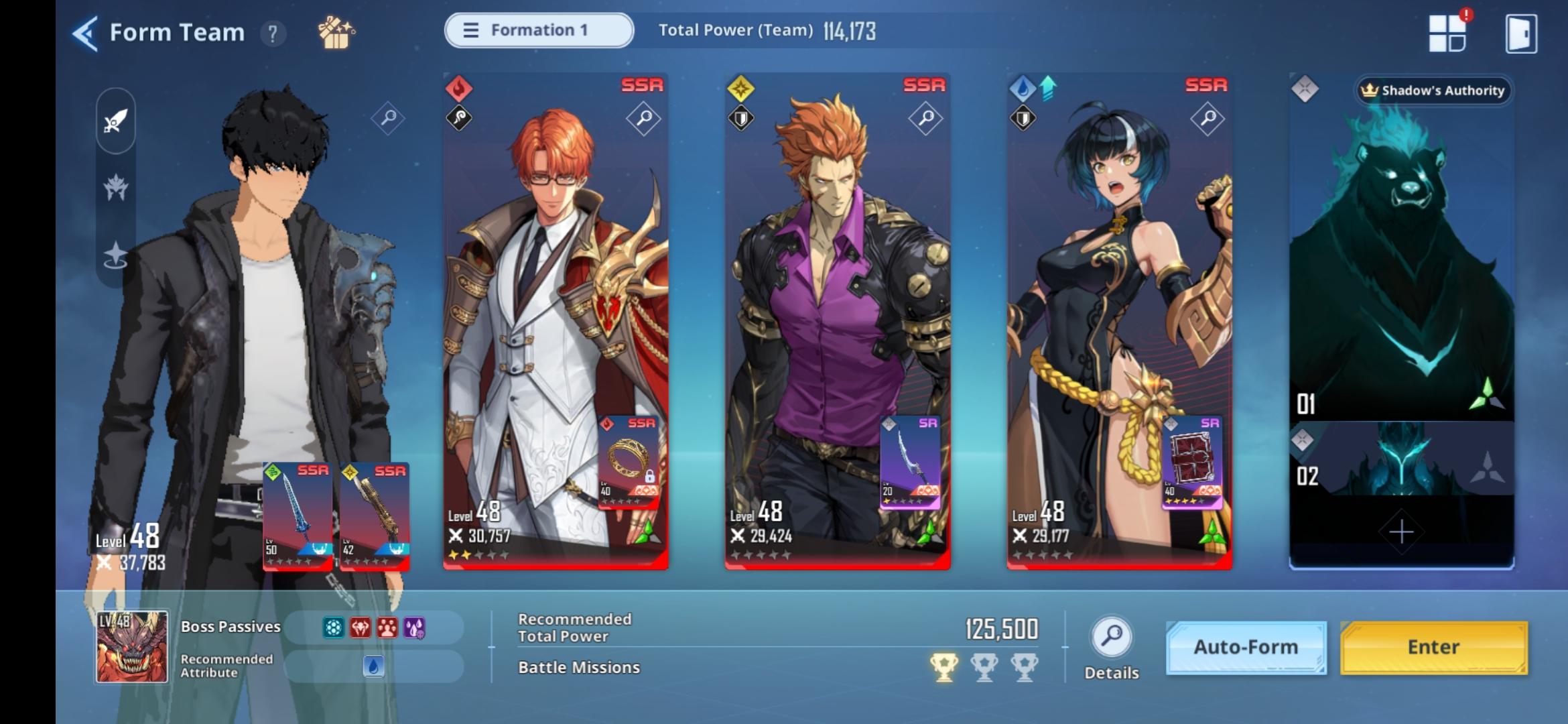This screenshot has width=1568, height=724.
Task: Open the help question mark next to Form Team
Action: (272, 32)
